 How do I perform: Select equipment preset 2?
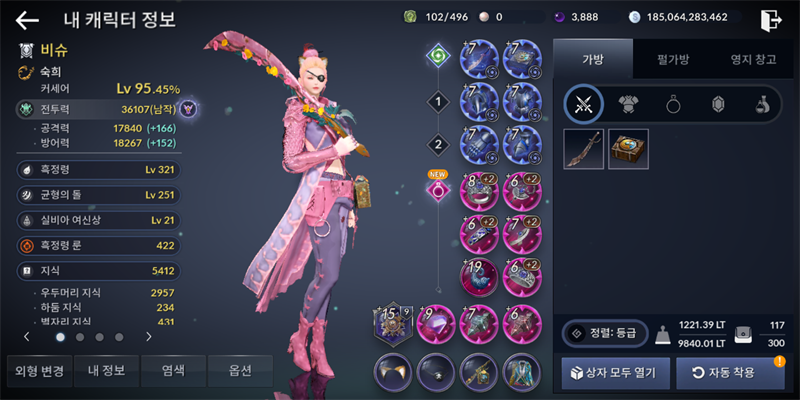click(437, 144)
